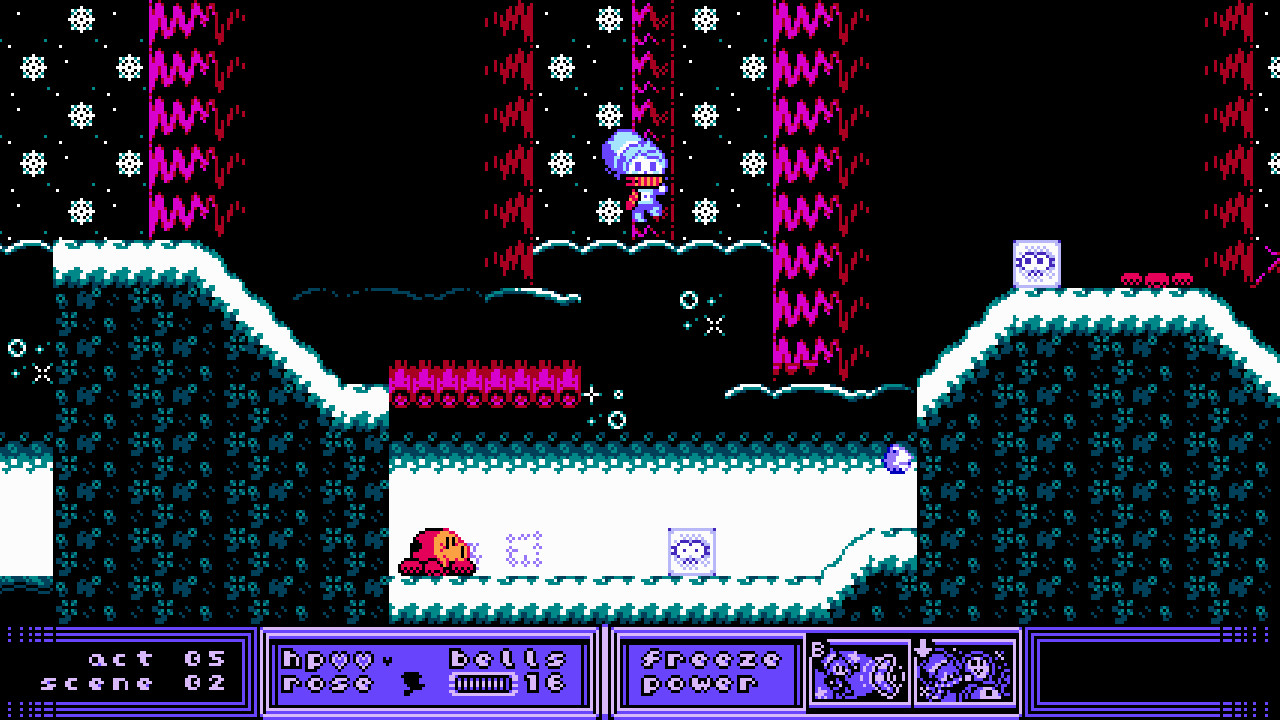Select the bells counter tab in the HUD
Viewport: 1280px width, 720px height.
tap(506, 657)
